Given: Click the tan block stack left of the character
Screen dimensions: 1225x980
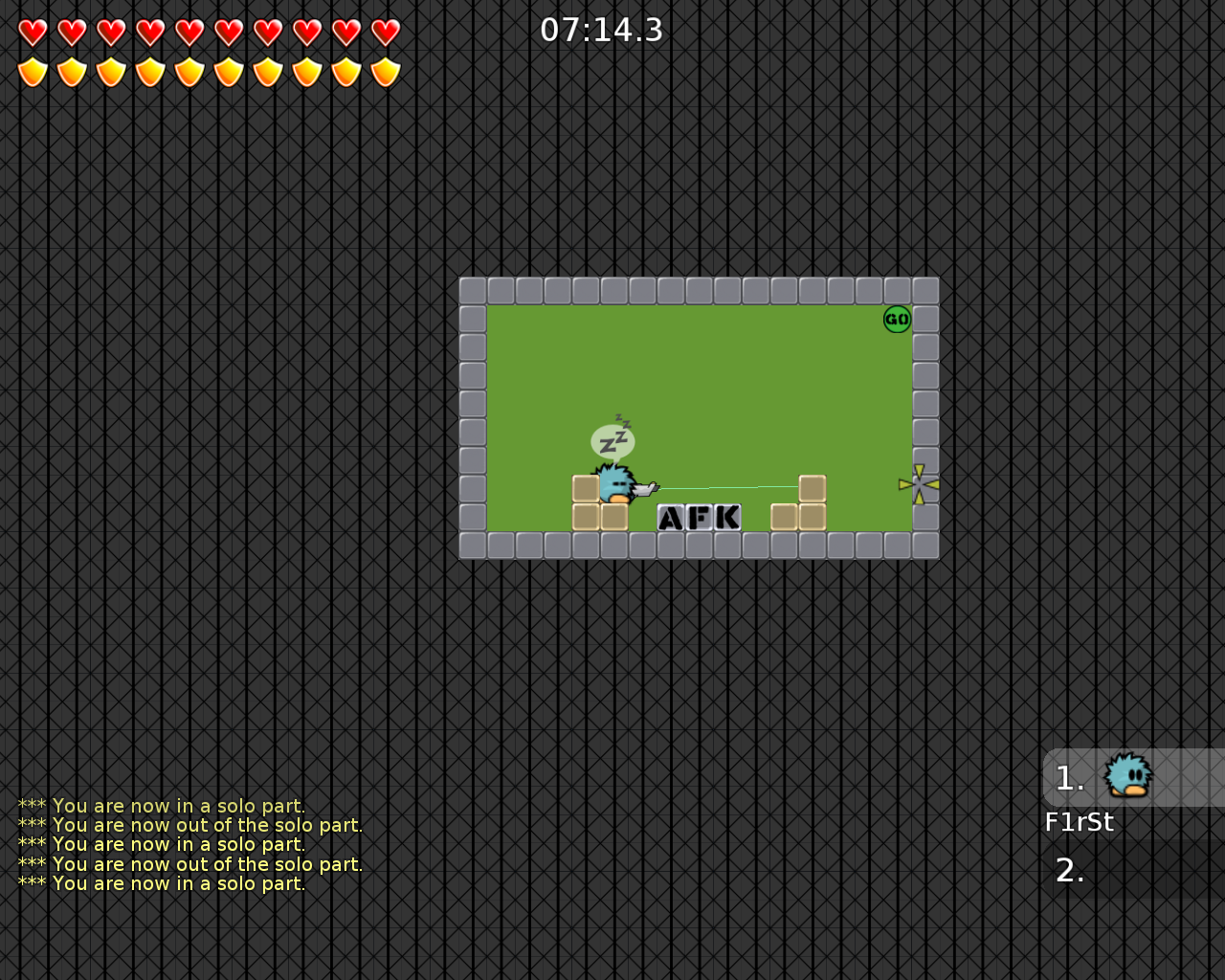Looking at the screenshot, I should [x=585, y=502].
